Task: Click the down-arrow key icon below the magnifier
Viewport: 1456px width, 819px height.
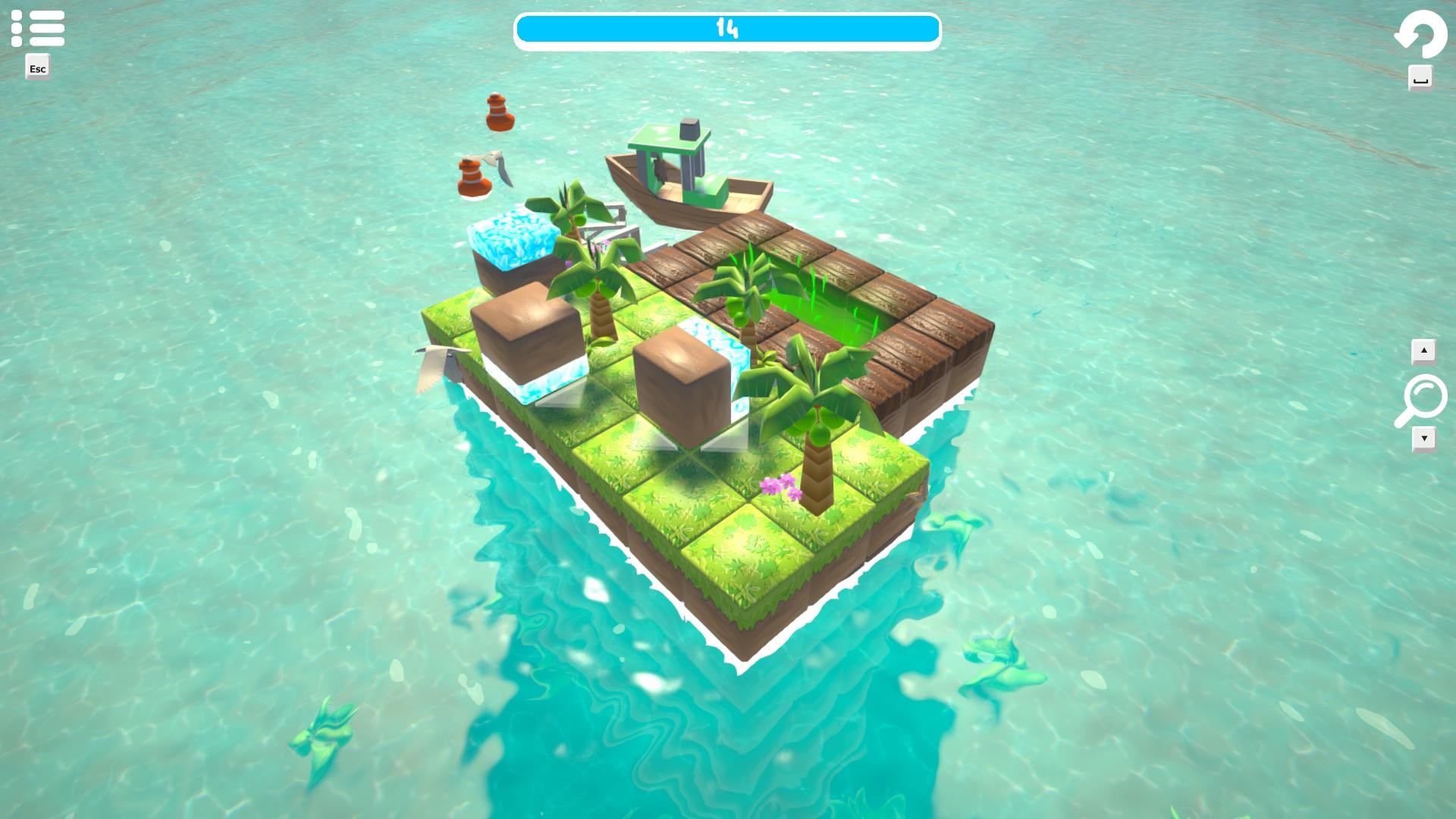Action: pyautogui.click(x=1424, y=438)
